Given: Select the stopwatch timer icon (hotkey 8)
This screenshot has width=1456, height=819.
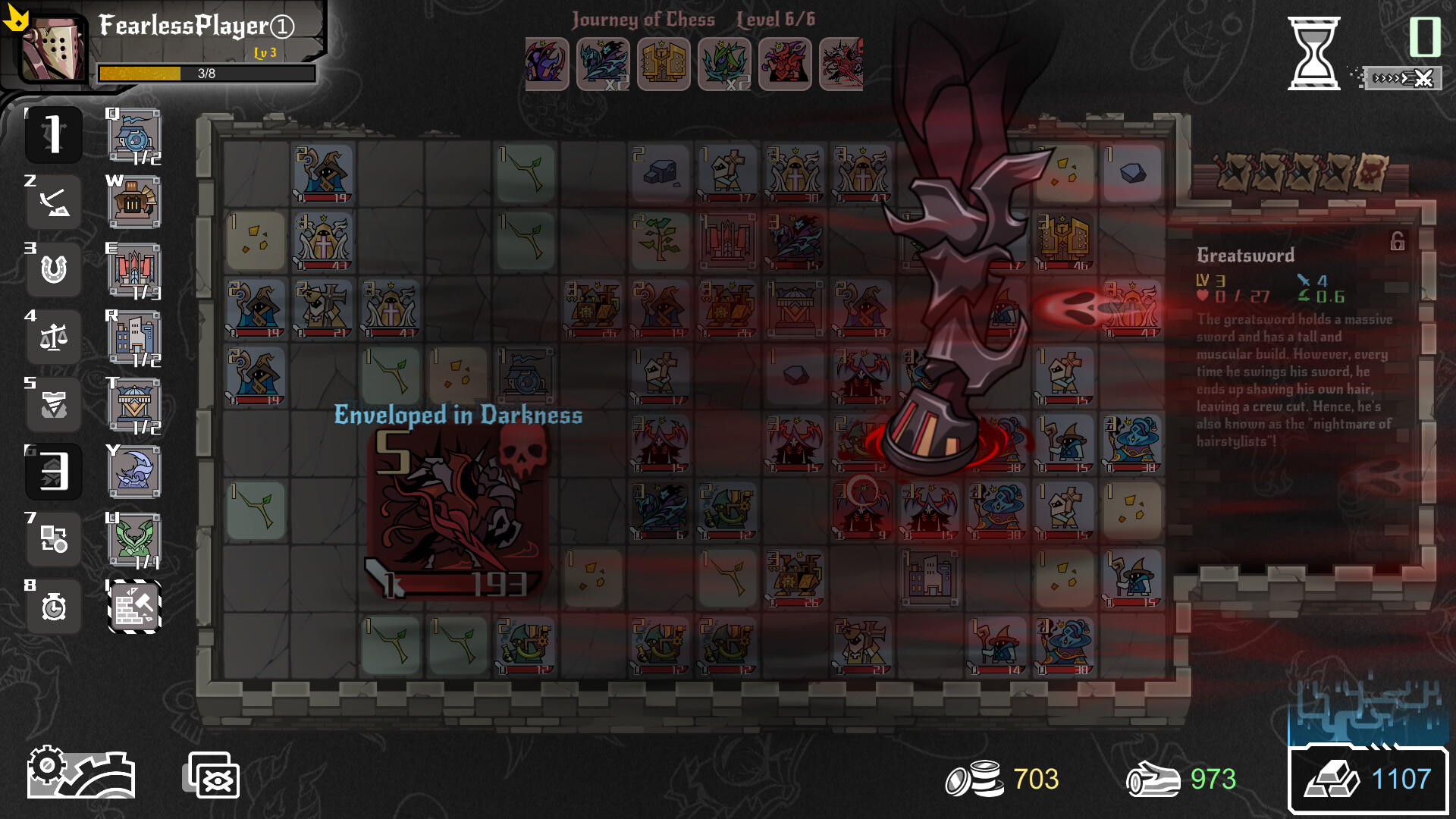Looking at the screenshot, I should (53, 606).
